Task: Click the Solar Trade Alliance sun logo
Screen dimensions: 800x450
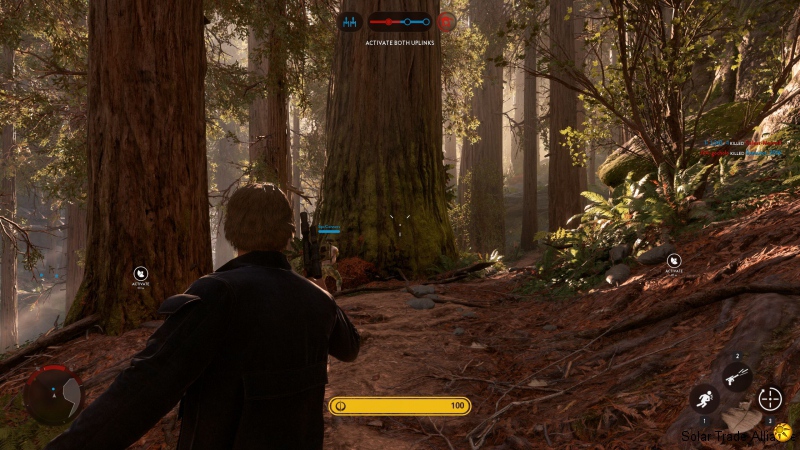Action: tap(782, 433)
